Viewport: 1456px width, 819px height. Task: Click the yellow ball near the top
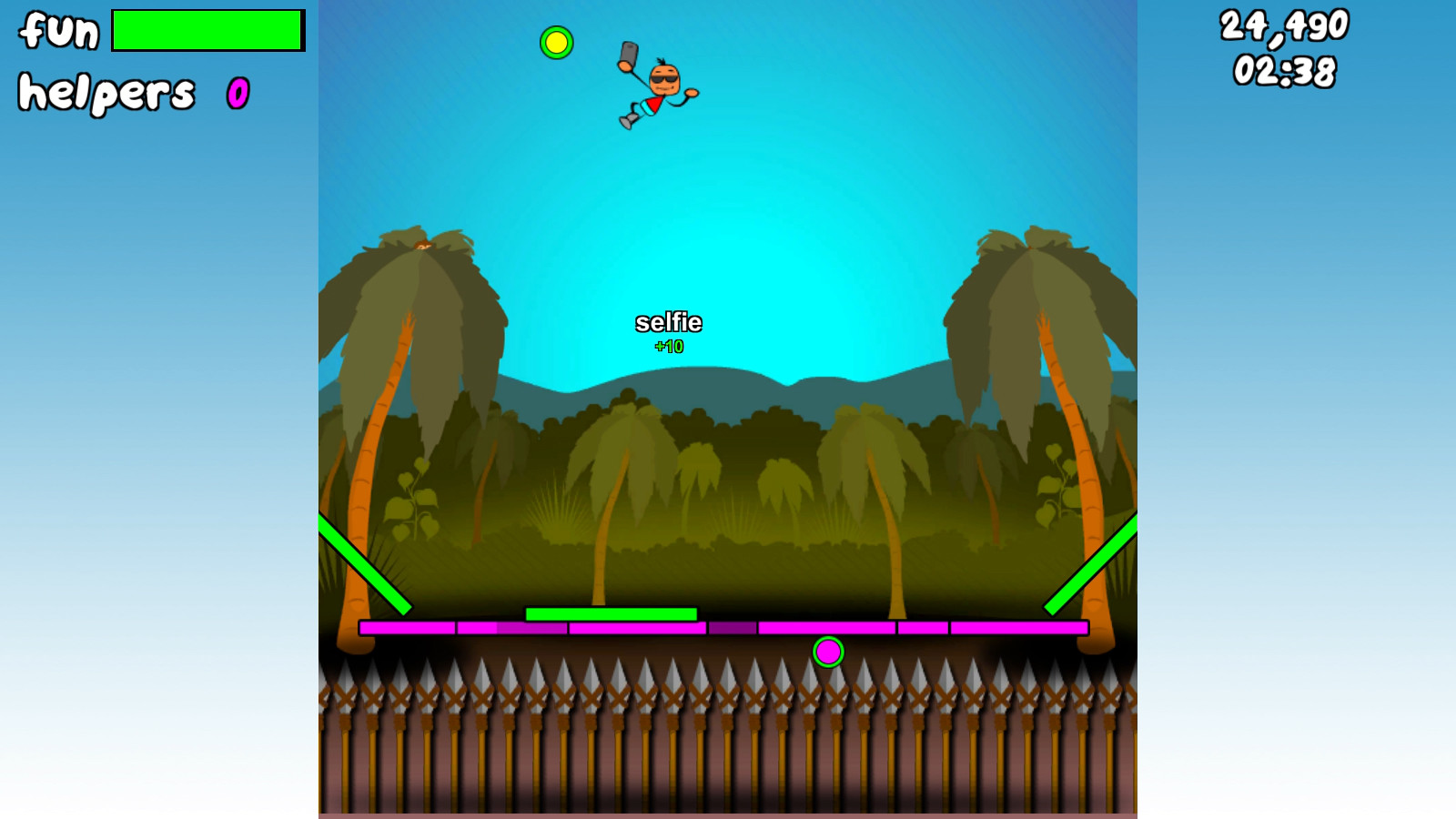tap(556, 43)
